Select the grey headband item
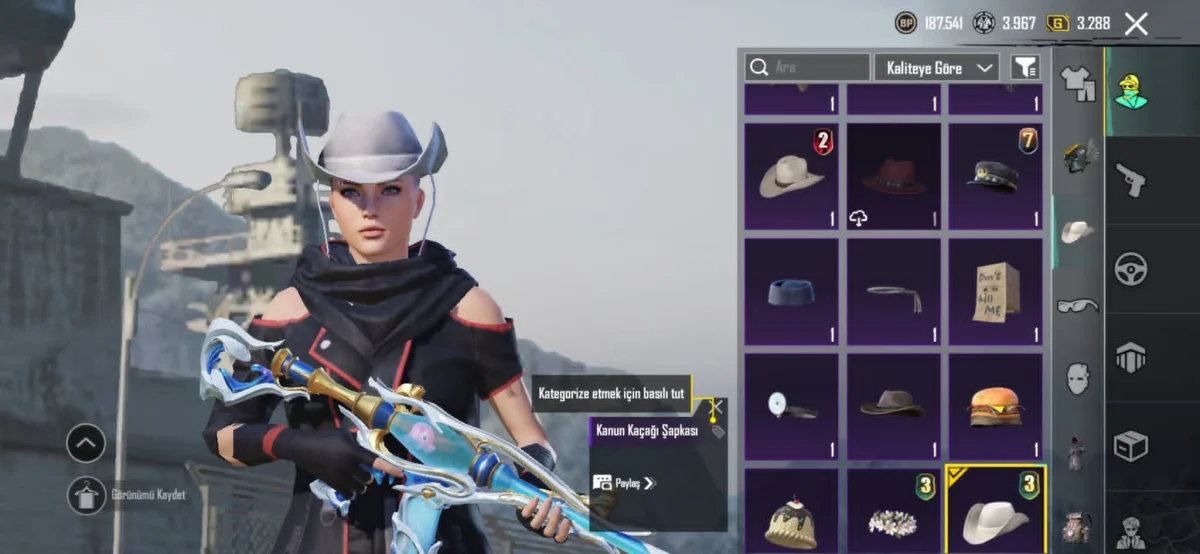Image resolution: width=1200 pixels, height=554 pixels. point(893,291)
